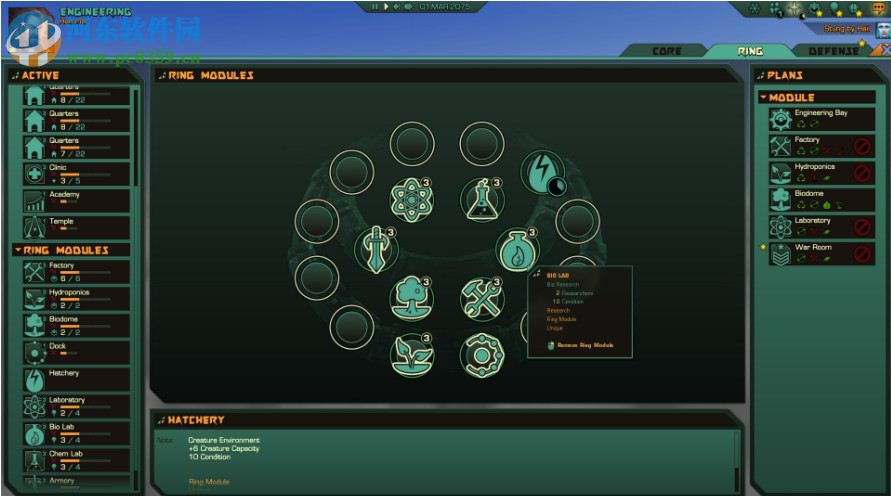Switch to the CORE tab
Image resolution: width=891 pixels, height=496 pixels.
tap(666, 51)
